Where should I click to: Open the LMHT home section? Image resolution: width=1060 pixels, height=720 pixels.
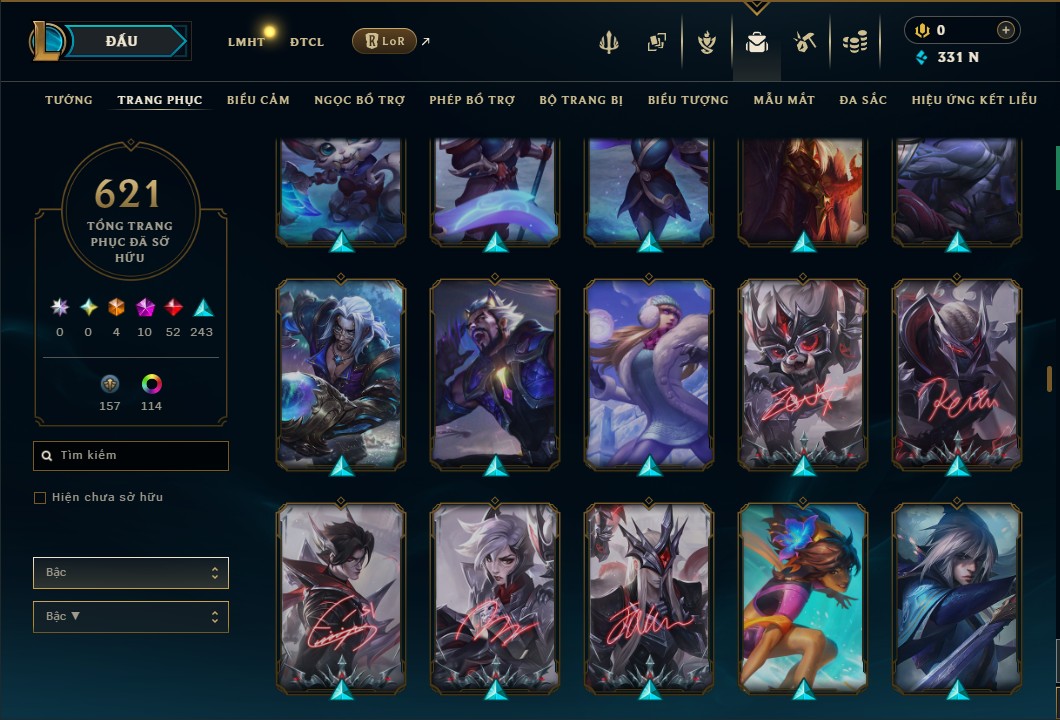[x=246, y=42]
